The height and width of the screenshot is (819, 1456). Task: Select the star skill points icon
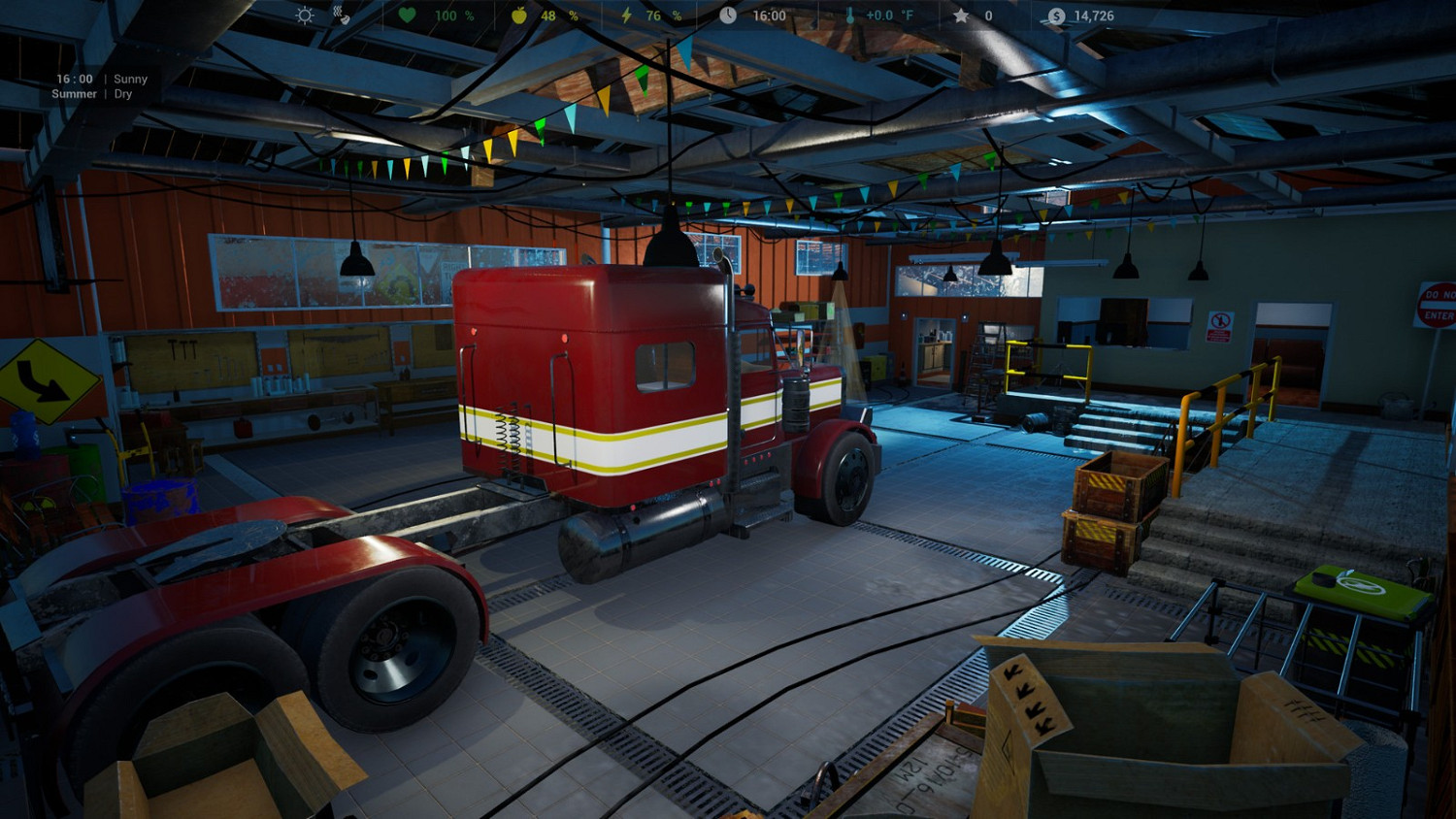click(x=959, y=16)
